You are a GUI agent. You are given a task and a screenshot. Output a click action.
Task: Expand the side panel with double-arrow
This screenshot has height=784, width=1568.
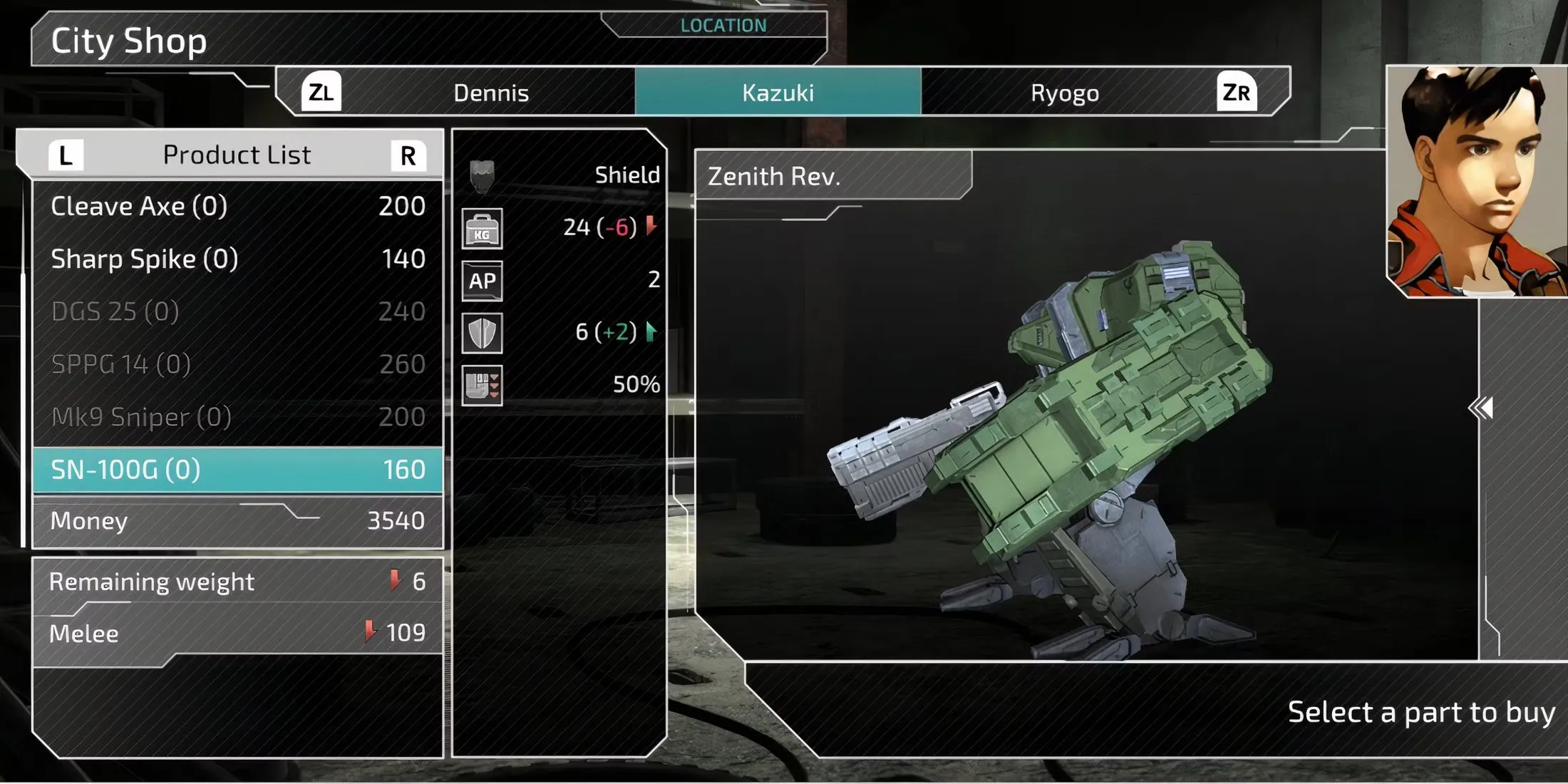coord(1480,408)
